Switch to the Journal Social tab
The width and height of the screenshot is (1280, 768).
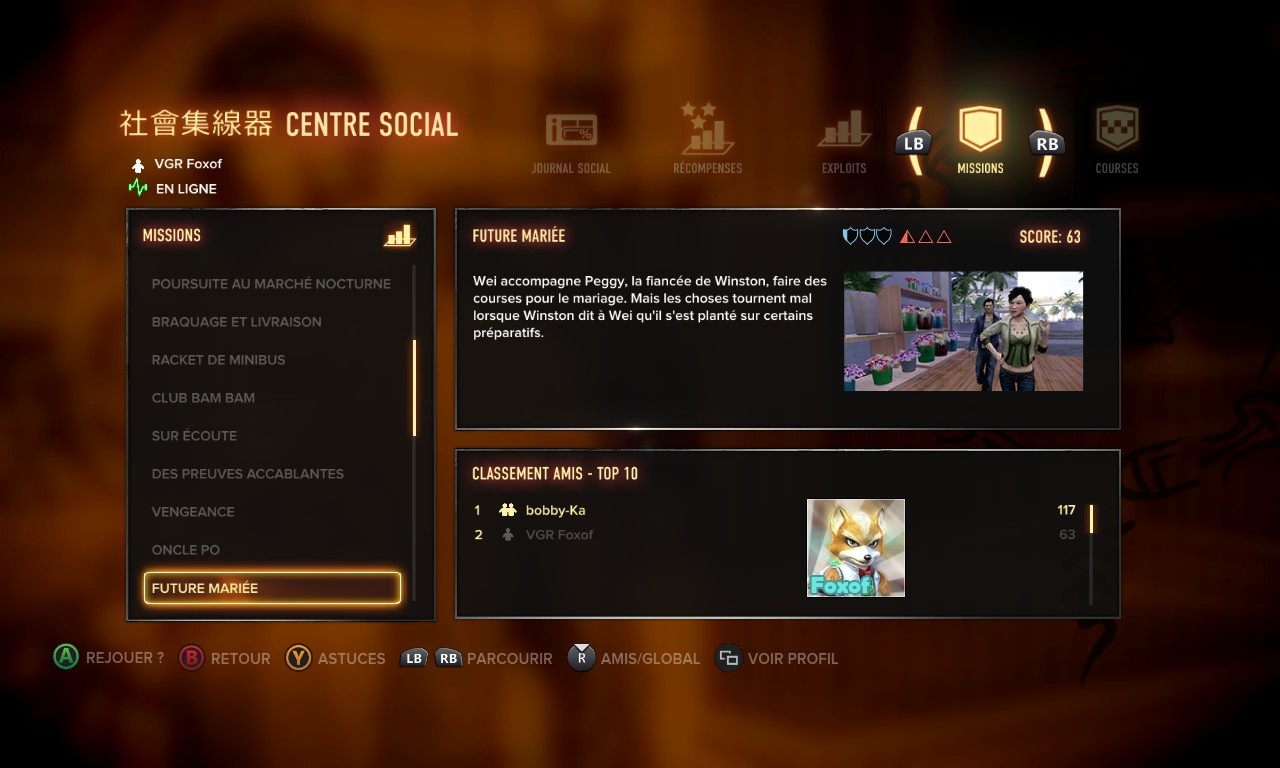[571, 141]
